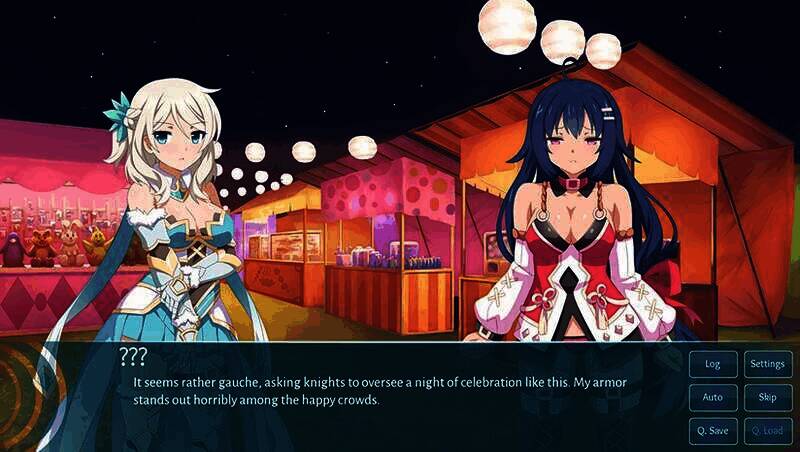
Task: Quick load with Q. Load
Action: (x=768, y=431)
